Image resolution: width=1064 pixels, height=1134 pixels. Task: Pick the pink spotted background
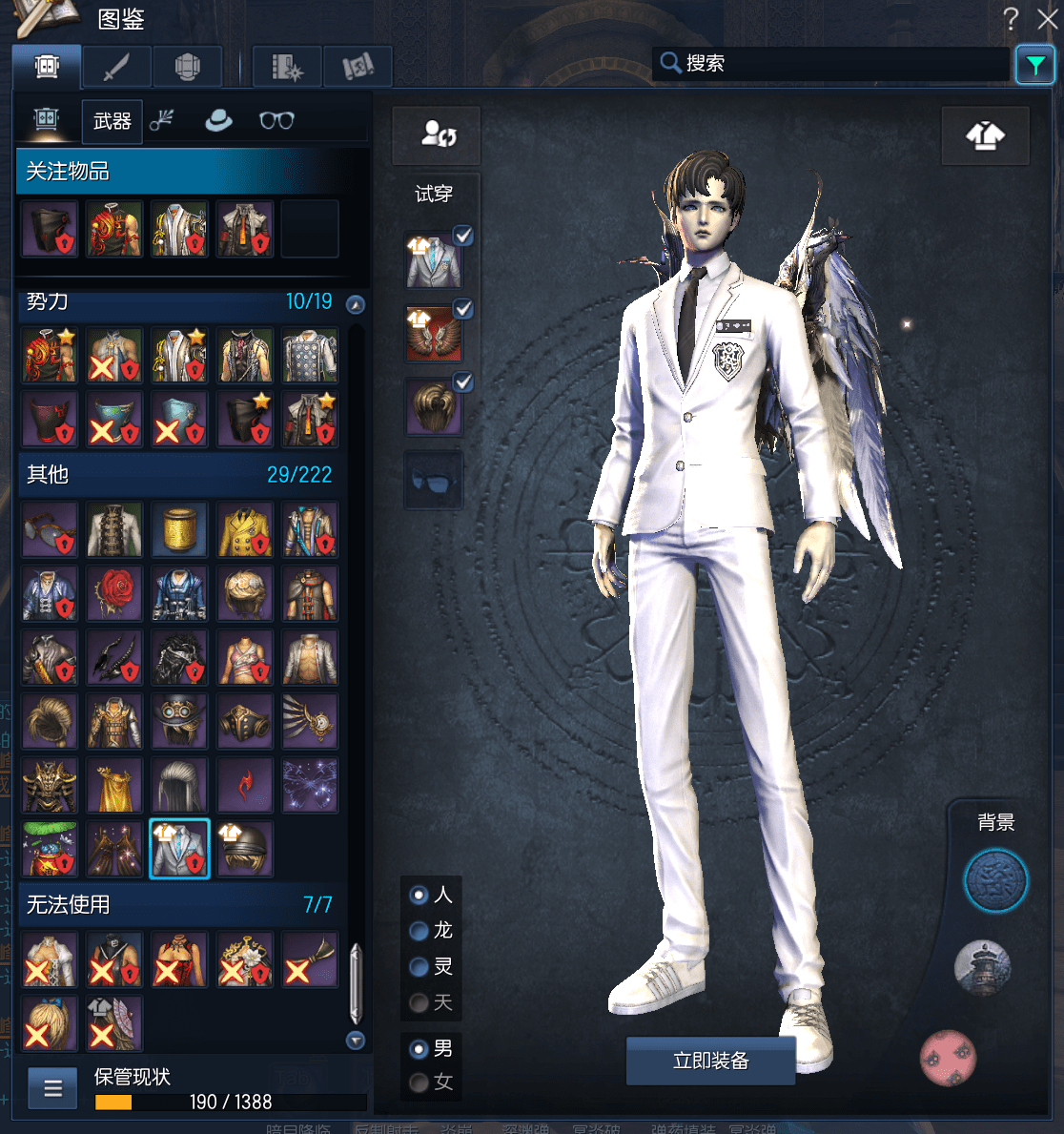[x=948, y=1058]
